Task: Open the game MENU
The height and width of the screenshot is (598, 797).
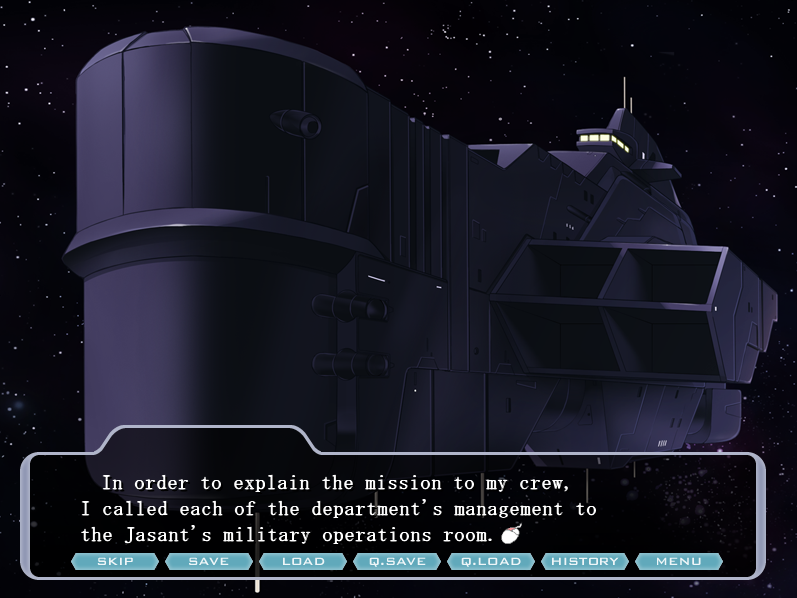Action: [x=678, y=561]
